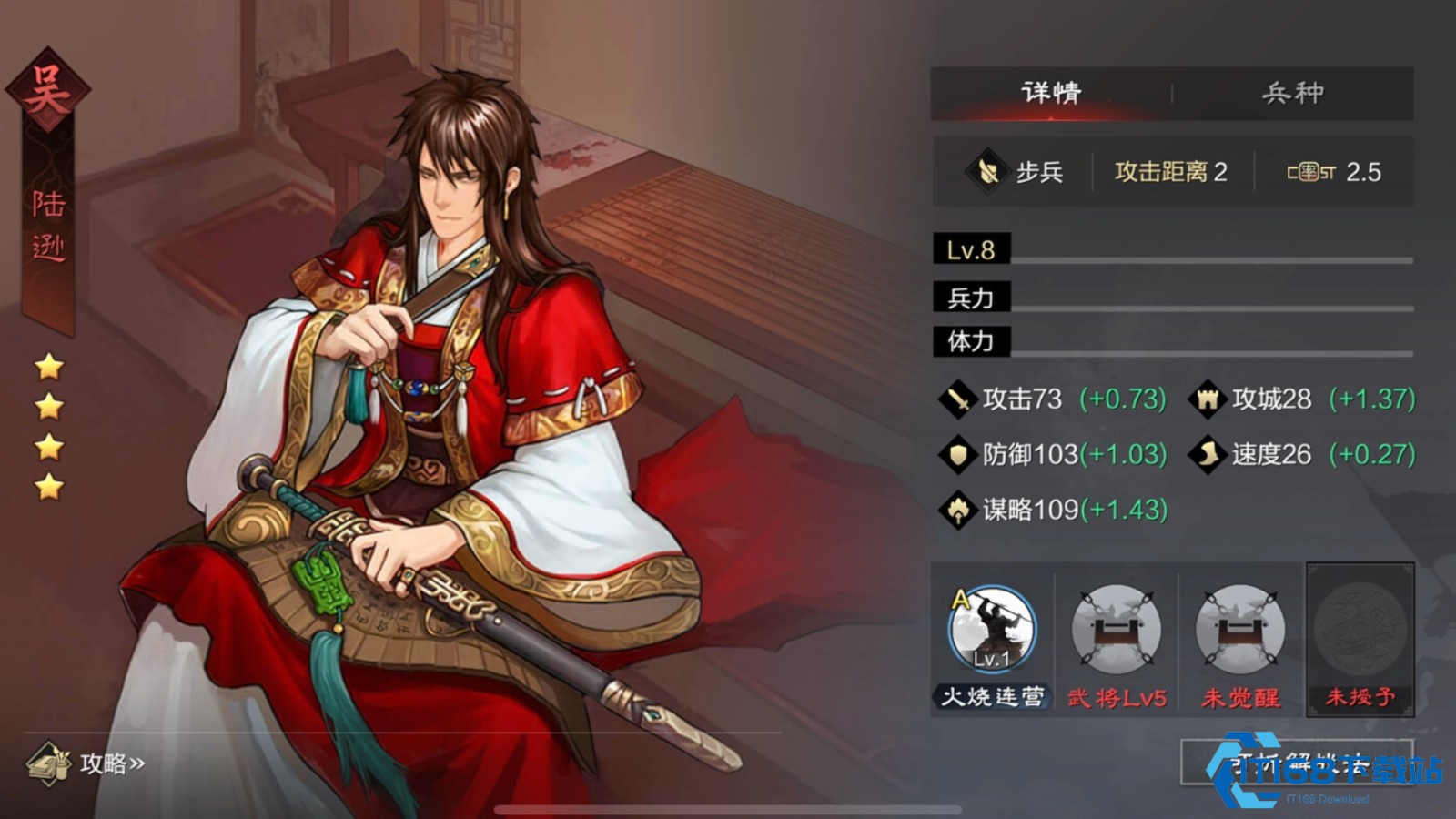
Task: Click the 步兵 infantry type icon
Action: click(987, 172)
